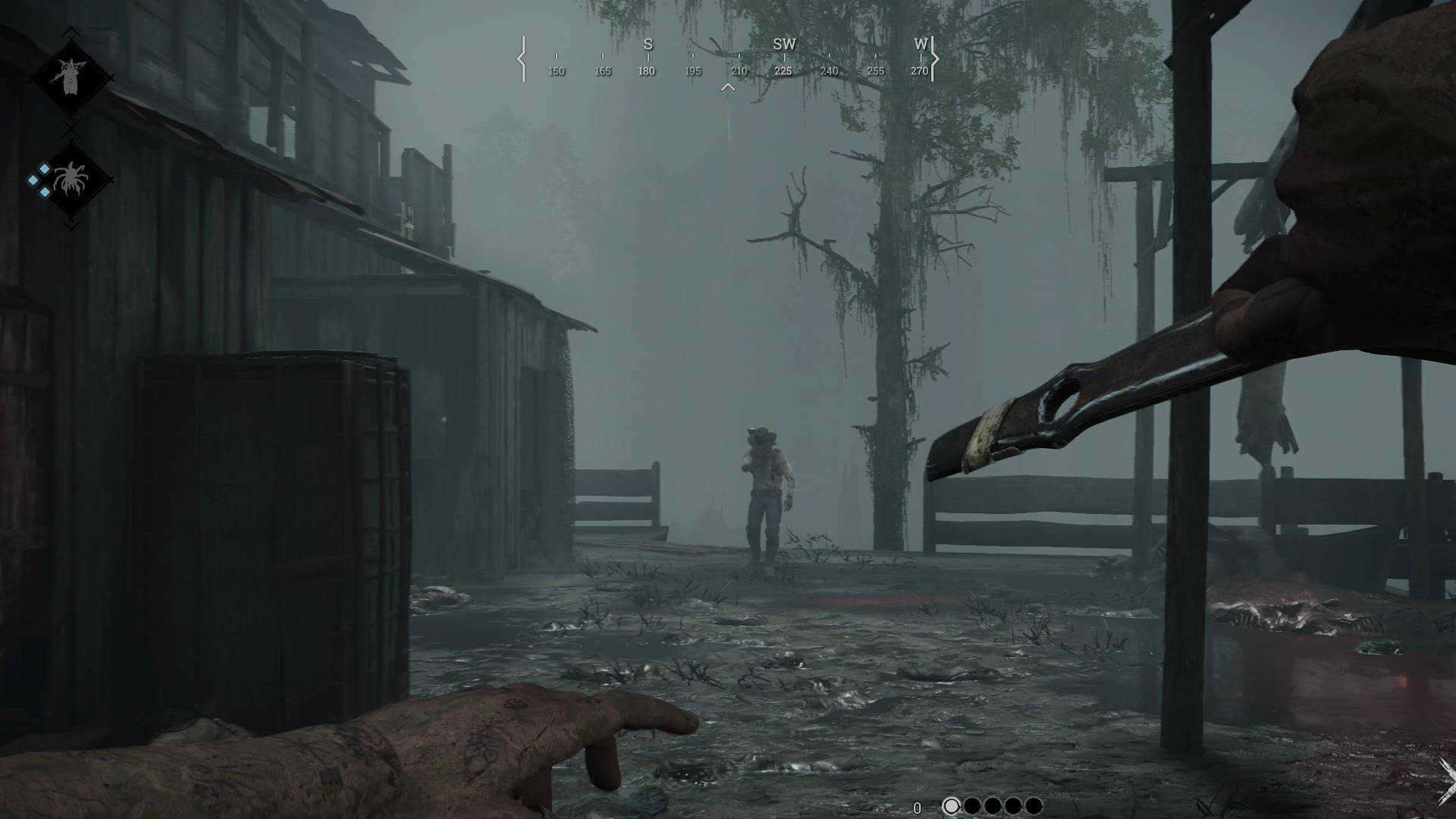Expand the left compass chevron arrow
This screenshot has height=819, width=1456.
pyautogui.click(x=520, y=57)
